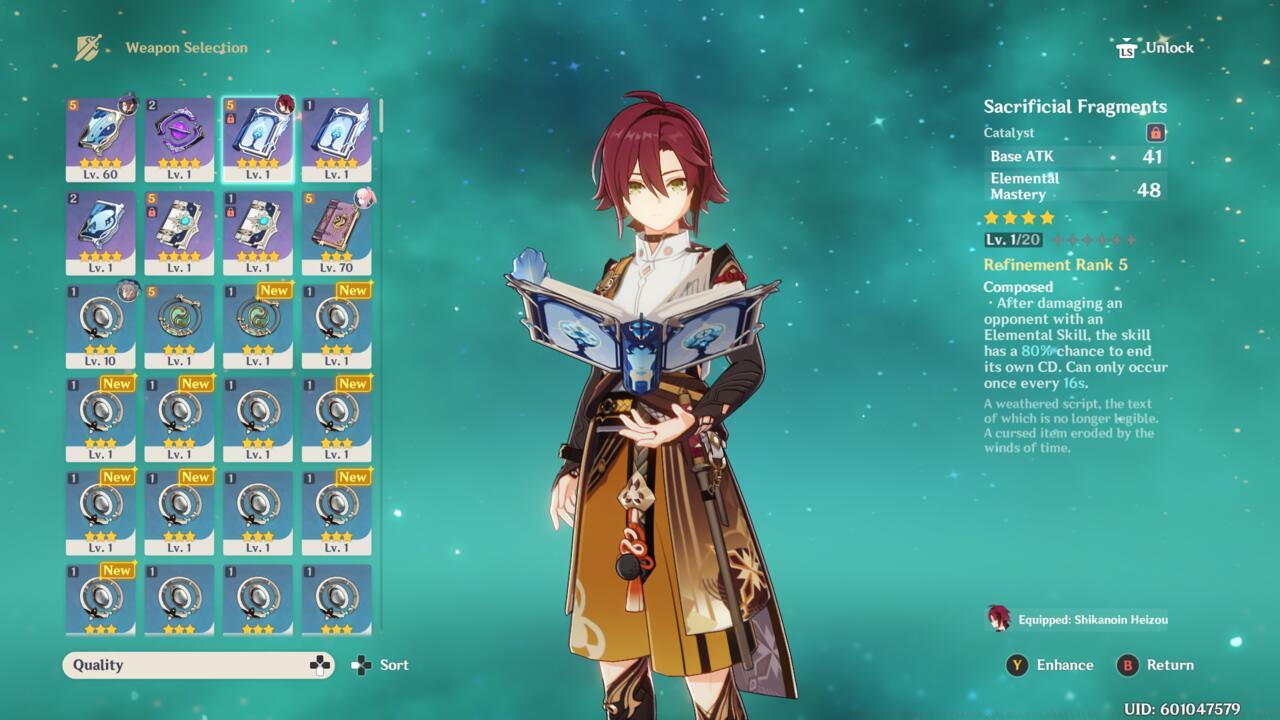Viewport: 1280px width, 720px height.
Task: Select the green jade orb marked New
Action: tap(258, 325)
